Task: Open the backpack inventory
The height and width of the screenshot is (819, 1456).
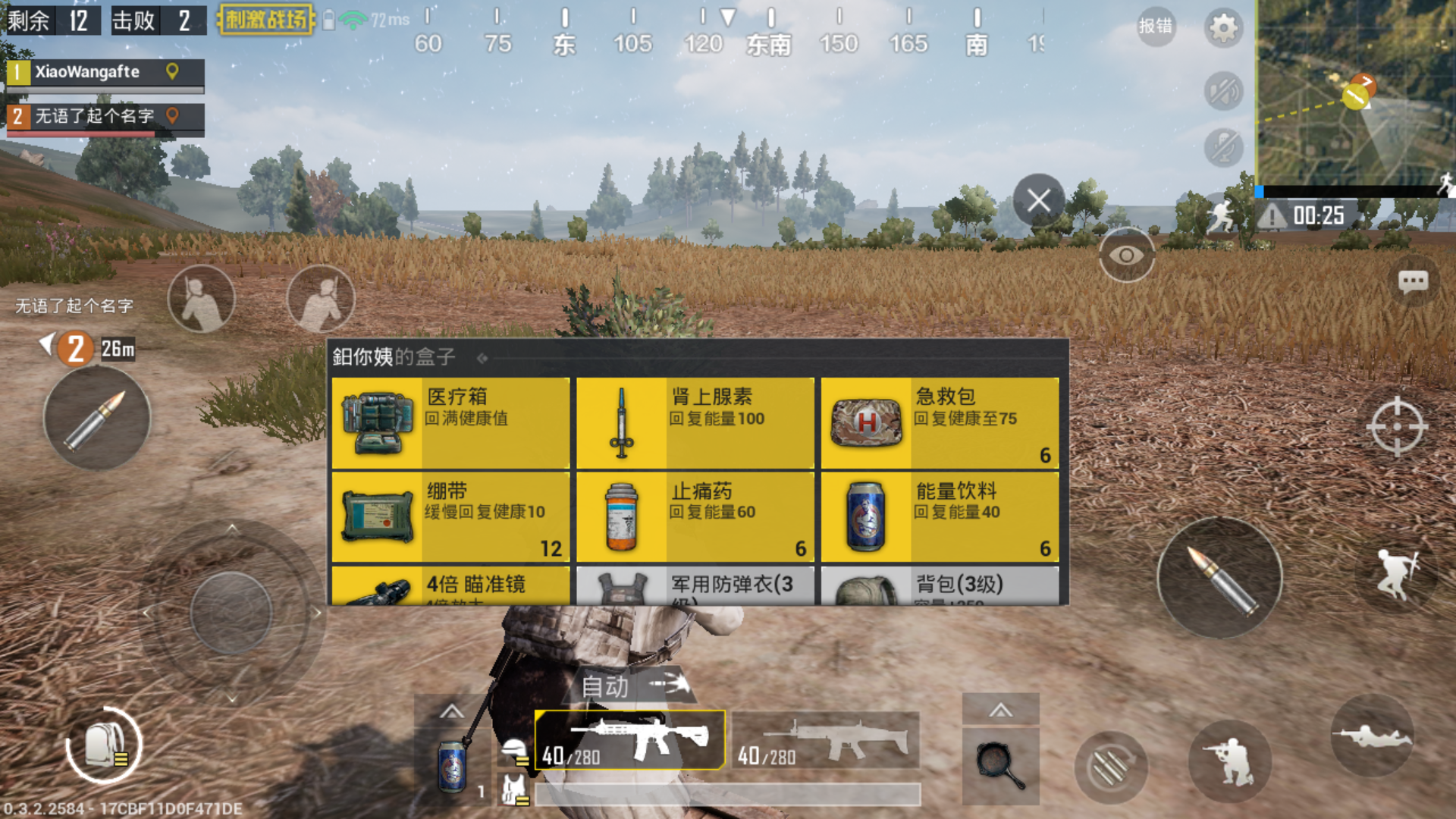Action: tap(105, 747)
